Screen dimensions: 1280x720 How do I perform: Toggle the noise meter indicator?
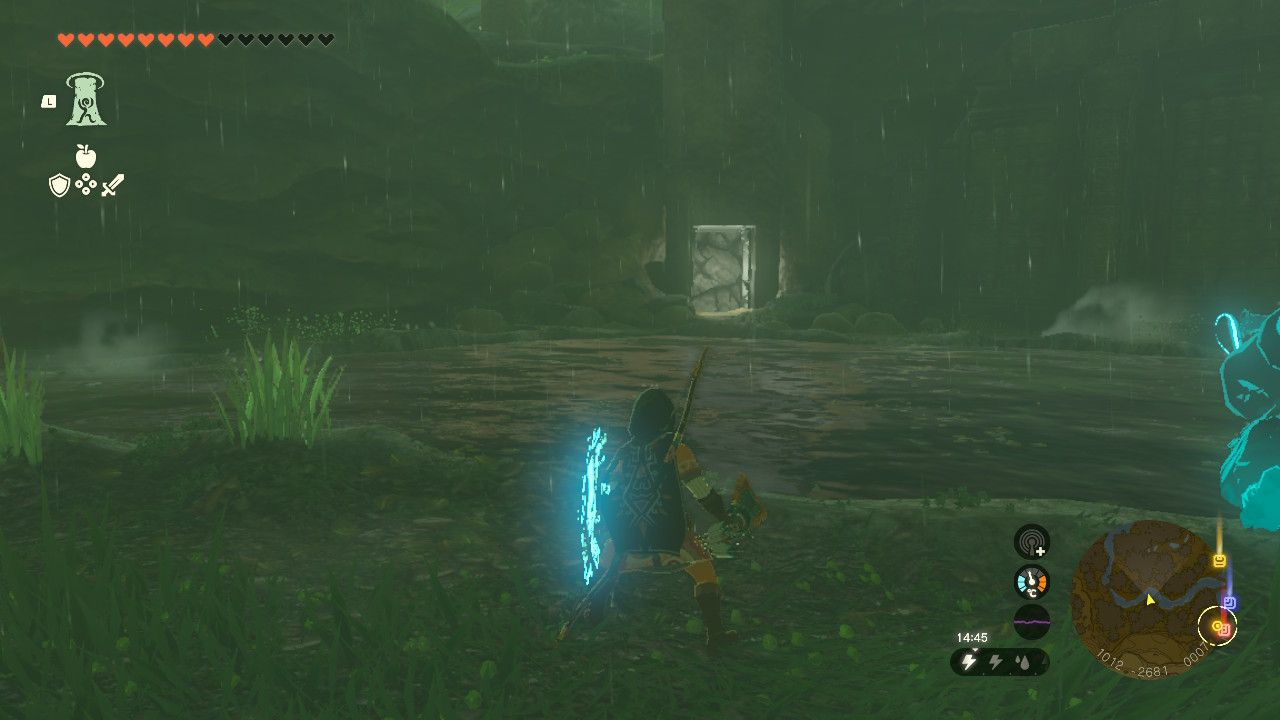(1031, 620)
